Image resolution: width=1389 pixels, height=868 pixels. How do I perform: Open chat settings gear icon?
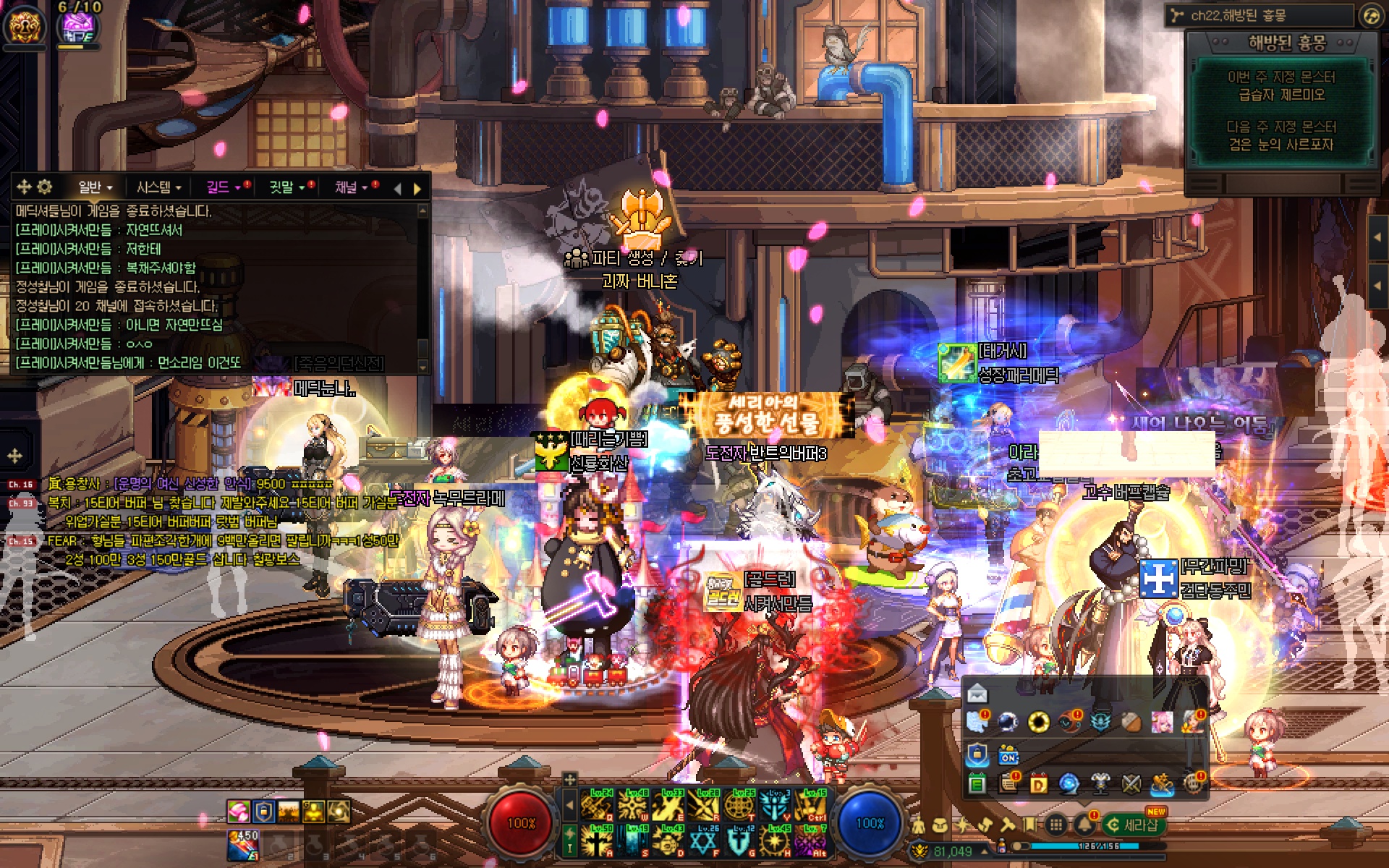(44, 187)
